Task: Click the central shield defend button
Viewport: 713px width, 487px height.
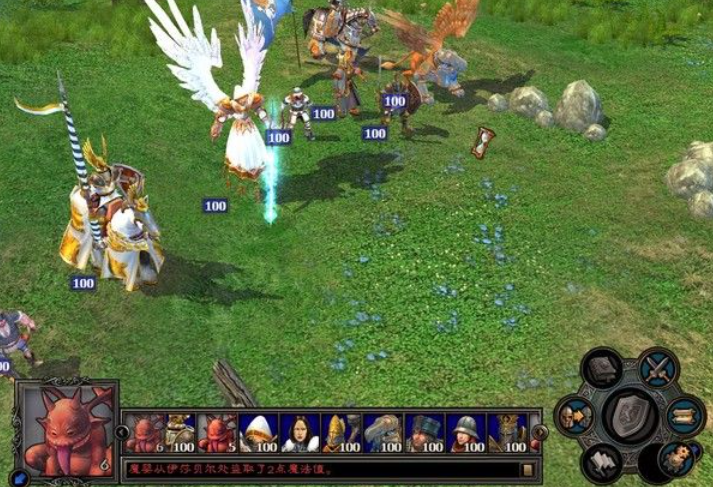Action: [631, 414]
